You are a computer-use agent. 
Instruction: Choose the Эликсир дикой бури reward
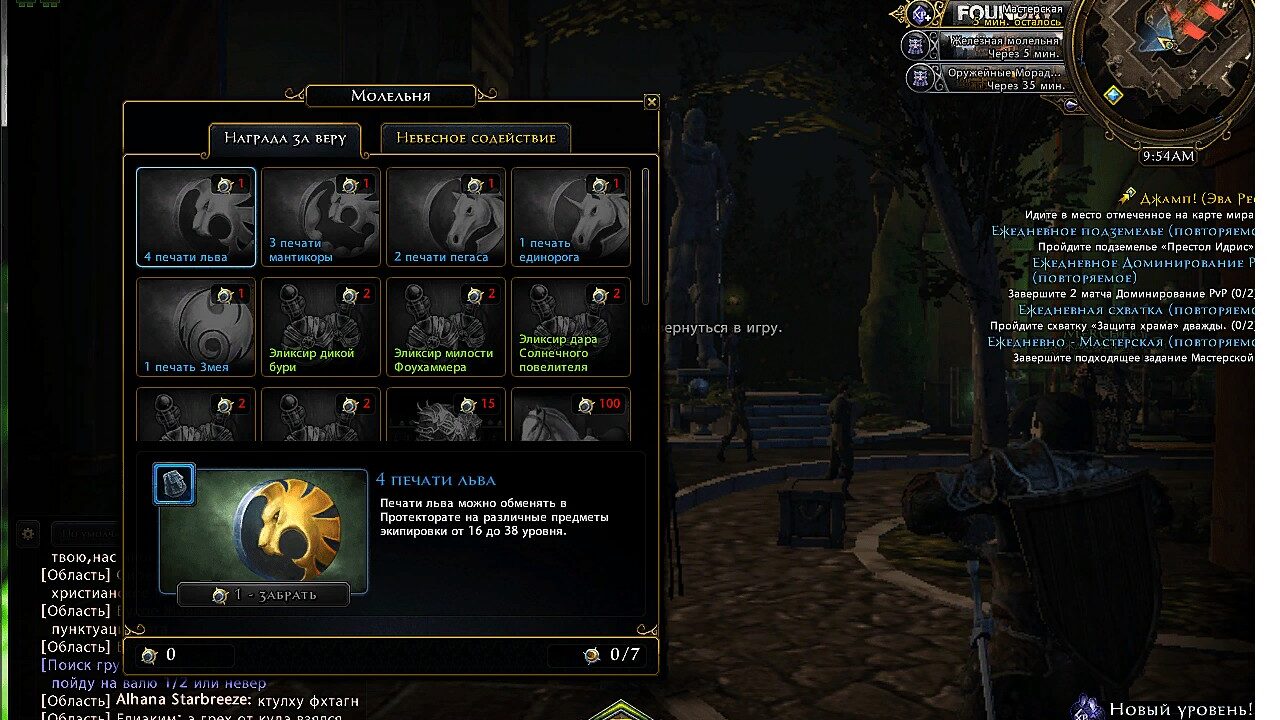click(321, 327)
